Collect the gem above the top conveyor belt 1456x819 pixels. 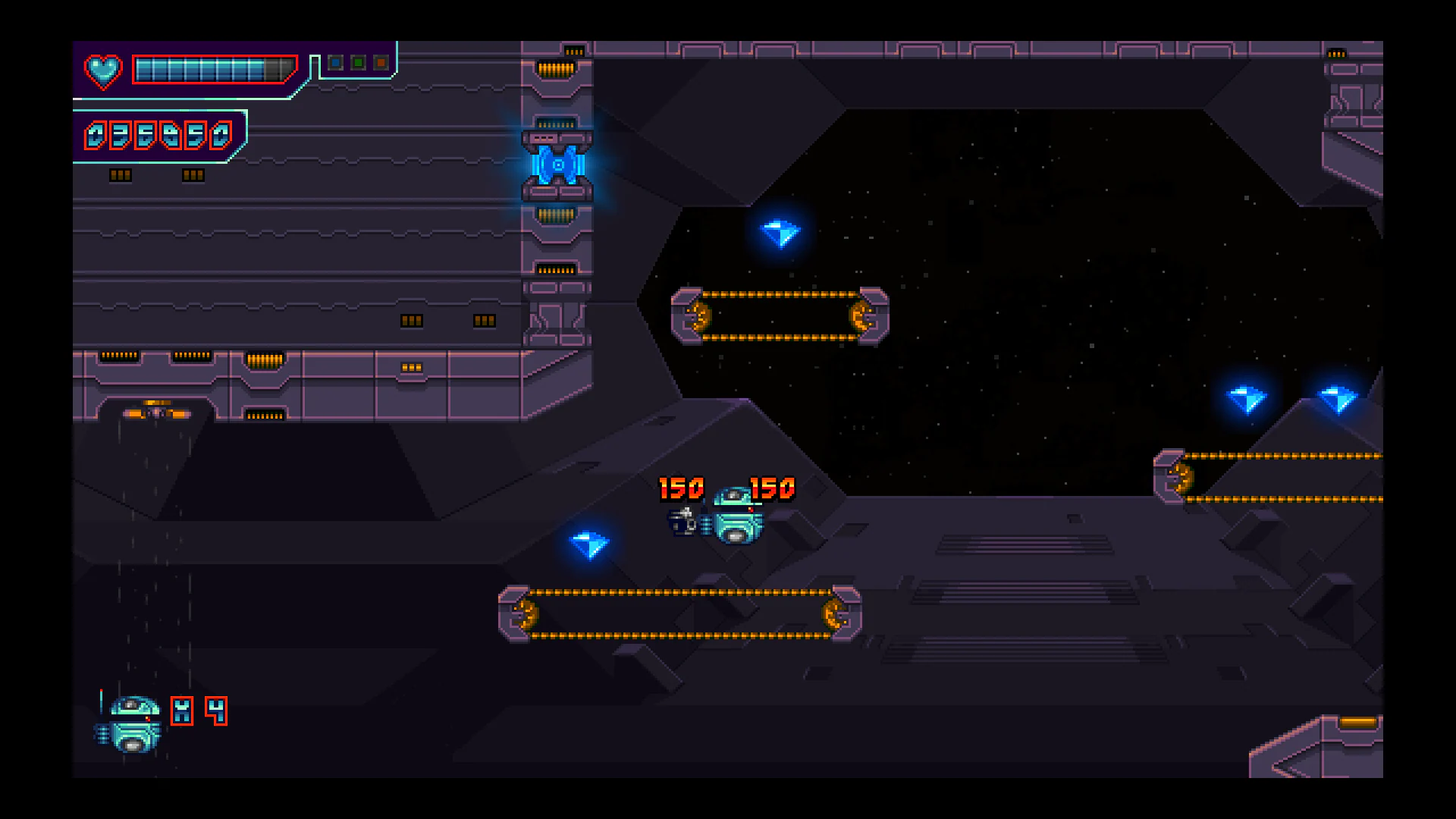pos(781,233)
